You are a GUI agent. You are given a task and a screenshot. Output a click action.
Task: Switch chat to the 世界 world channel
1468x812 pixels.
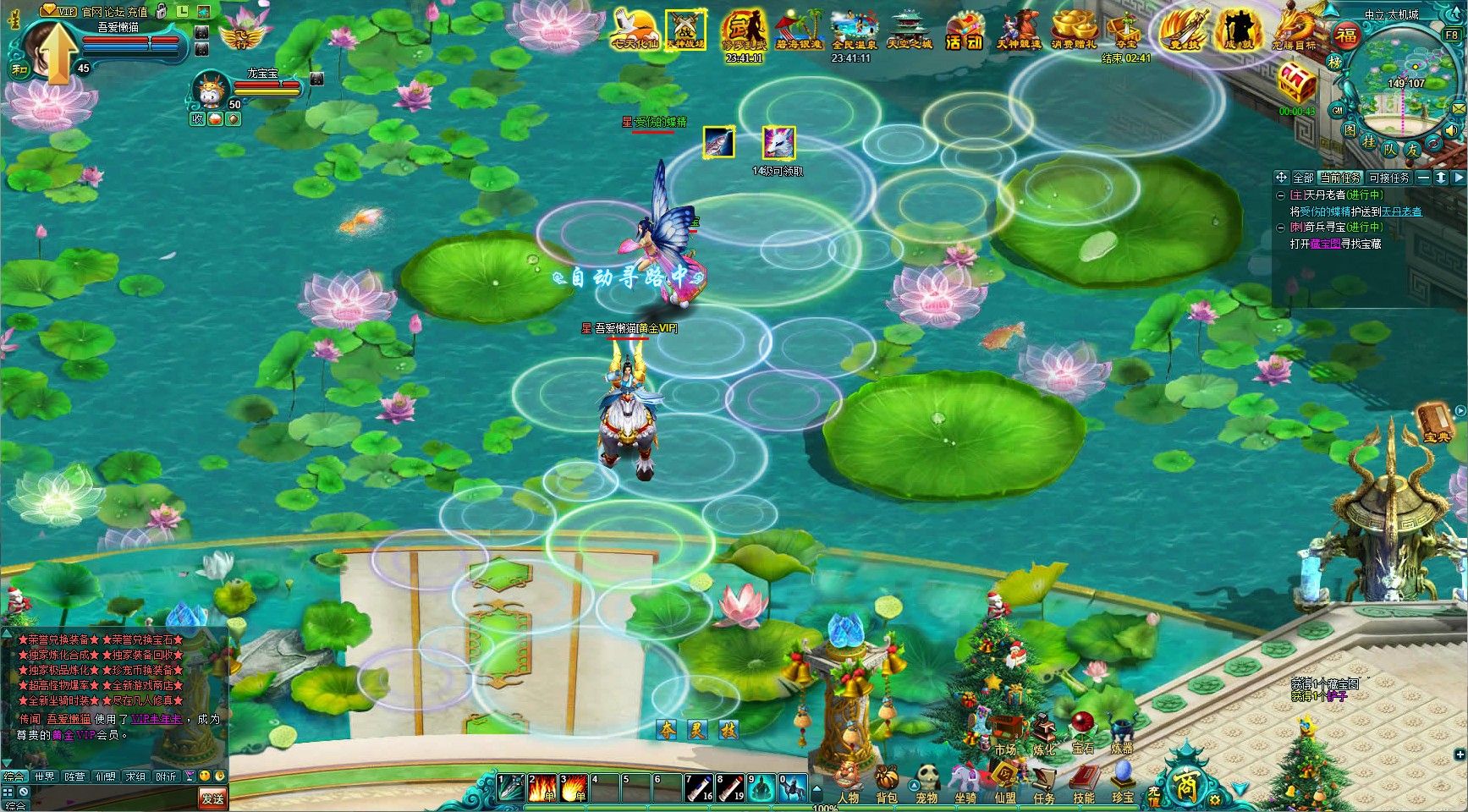tap(44, 776)
